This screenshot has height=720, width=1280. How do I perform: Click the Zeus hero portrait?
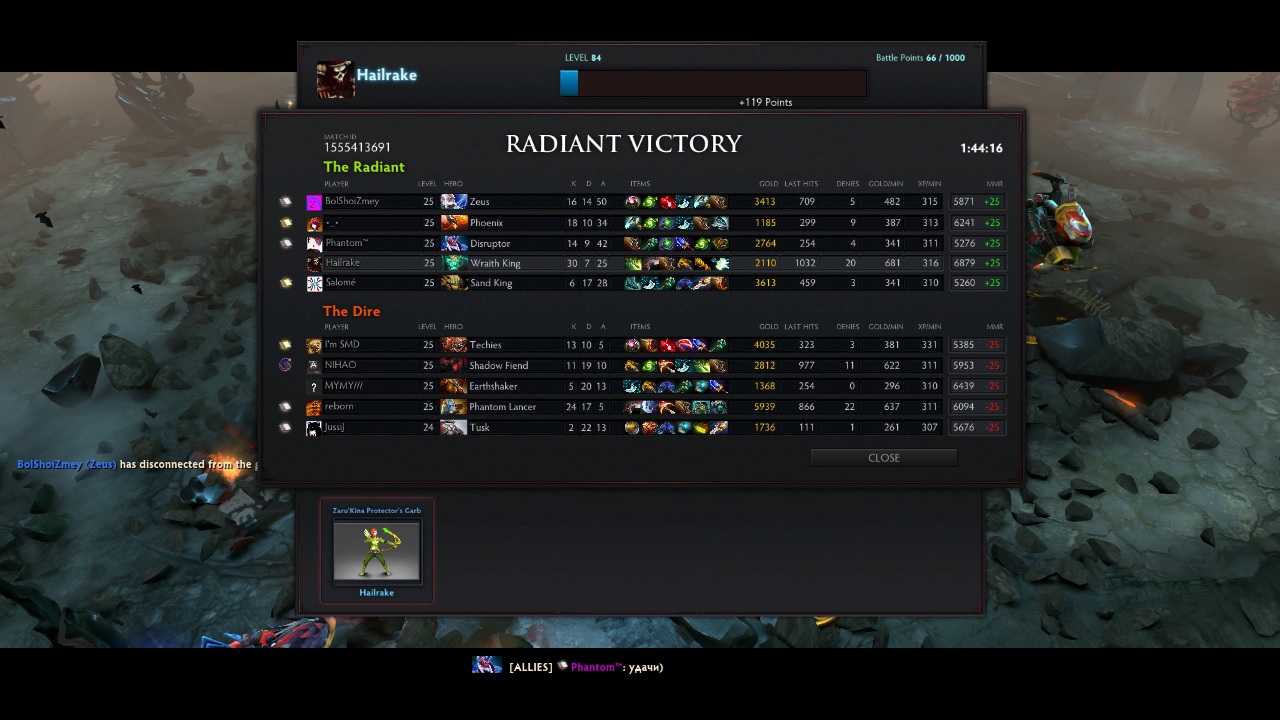click(454, 202)
